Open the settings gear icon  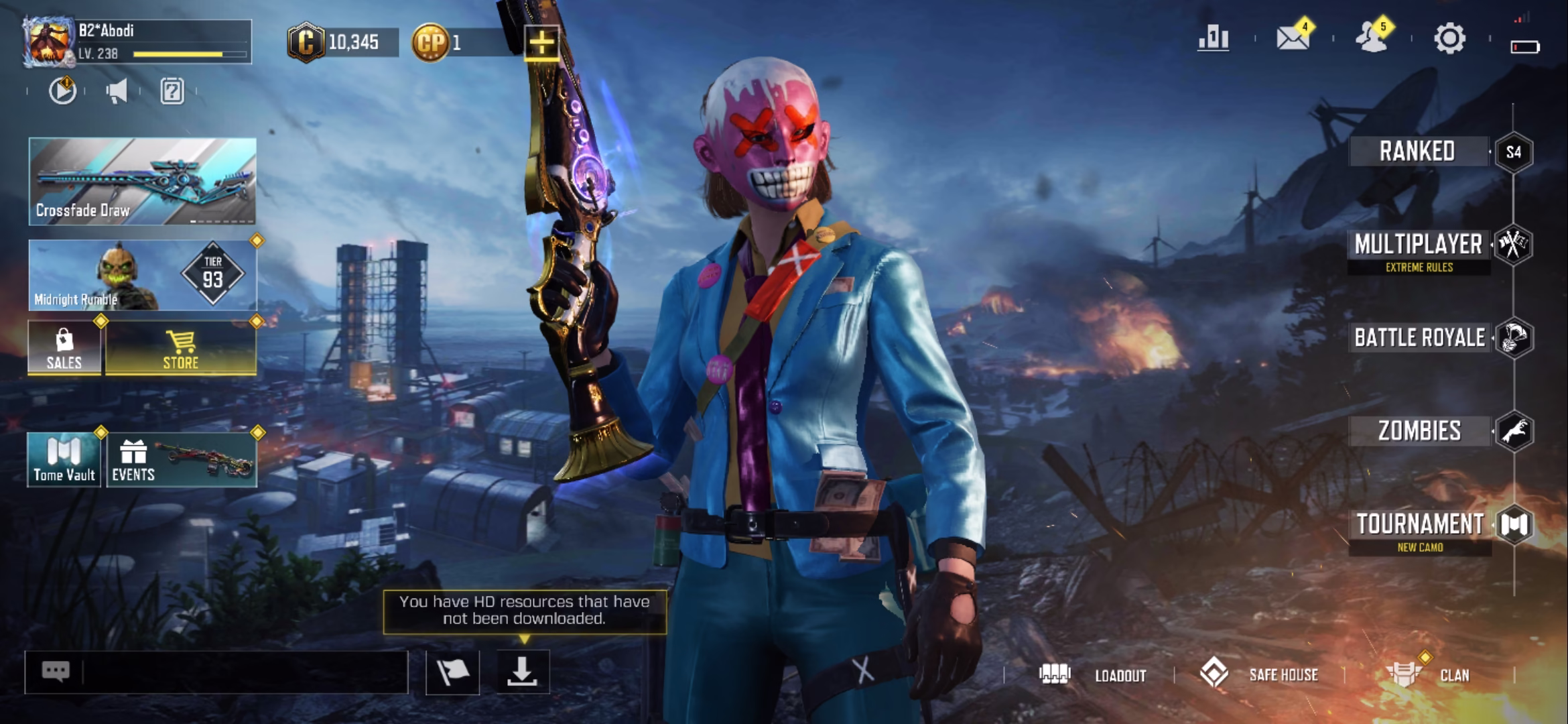1449,38
